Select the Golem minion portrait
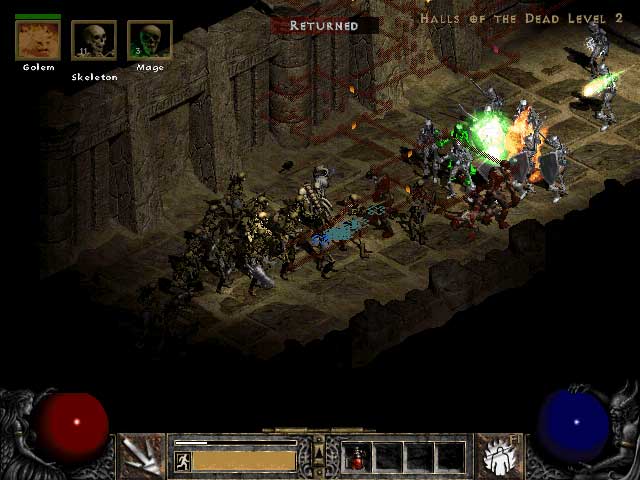The width and height of the screenshot is (640, 480). (x=38, y=39)
